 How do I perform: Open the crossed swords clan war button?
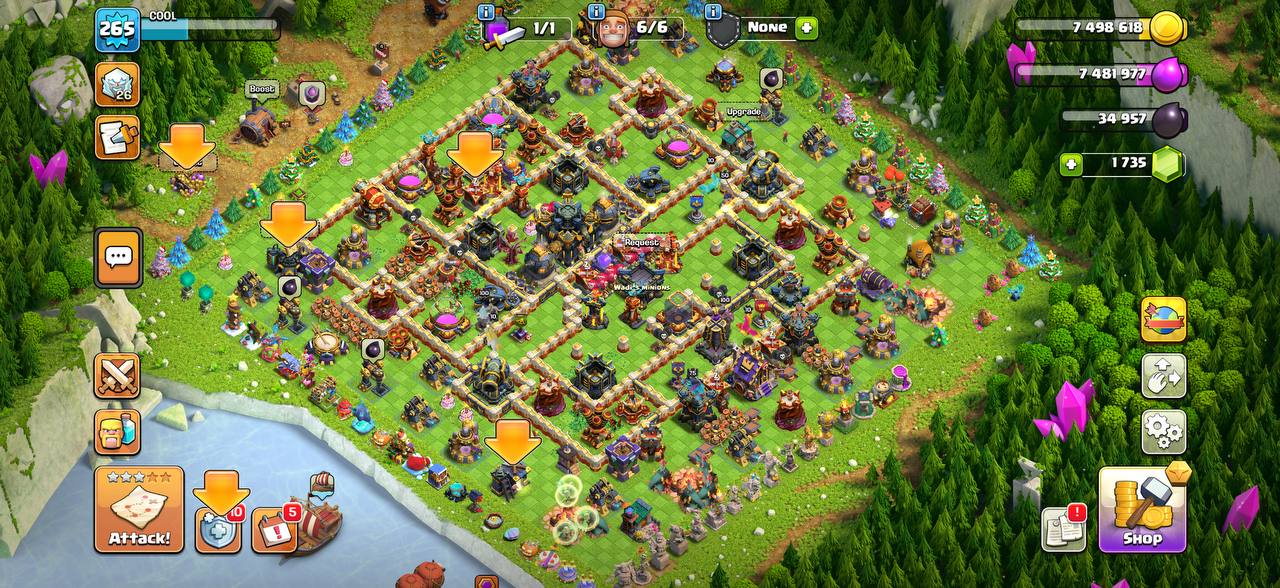pyautogui.click(x=117, y=375)
